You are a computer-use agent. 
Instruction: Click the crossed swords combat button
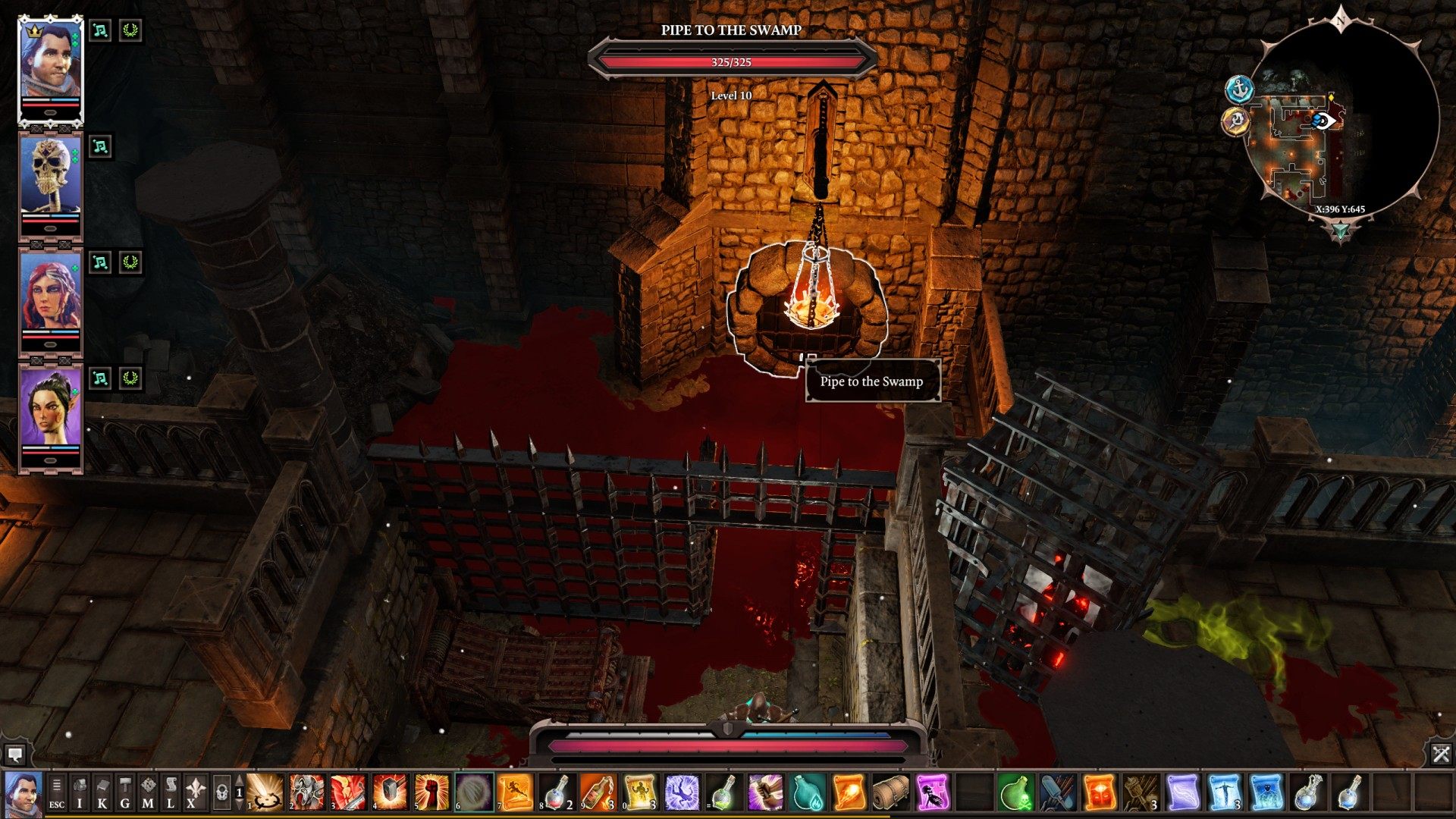tap(1441, 754)
